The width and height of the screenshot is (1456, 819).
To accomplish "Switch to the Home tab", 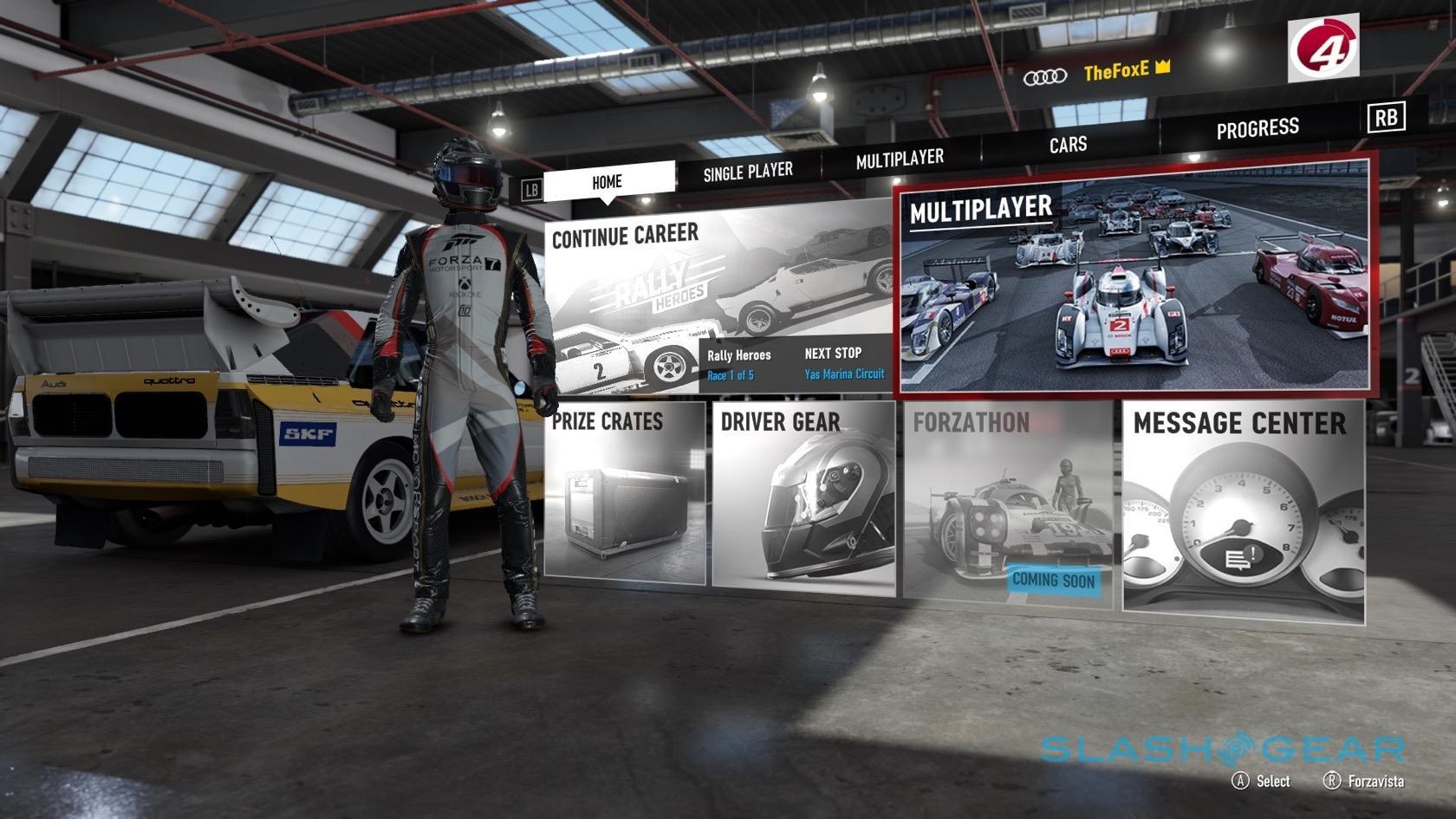I will point(607,181).
